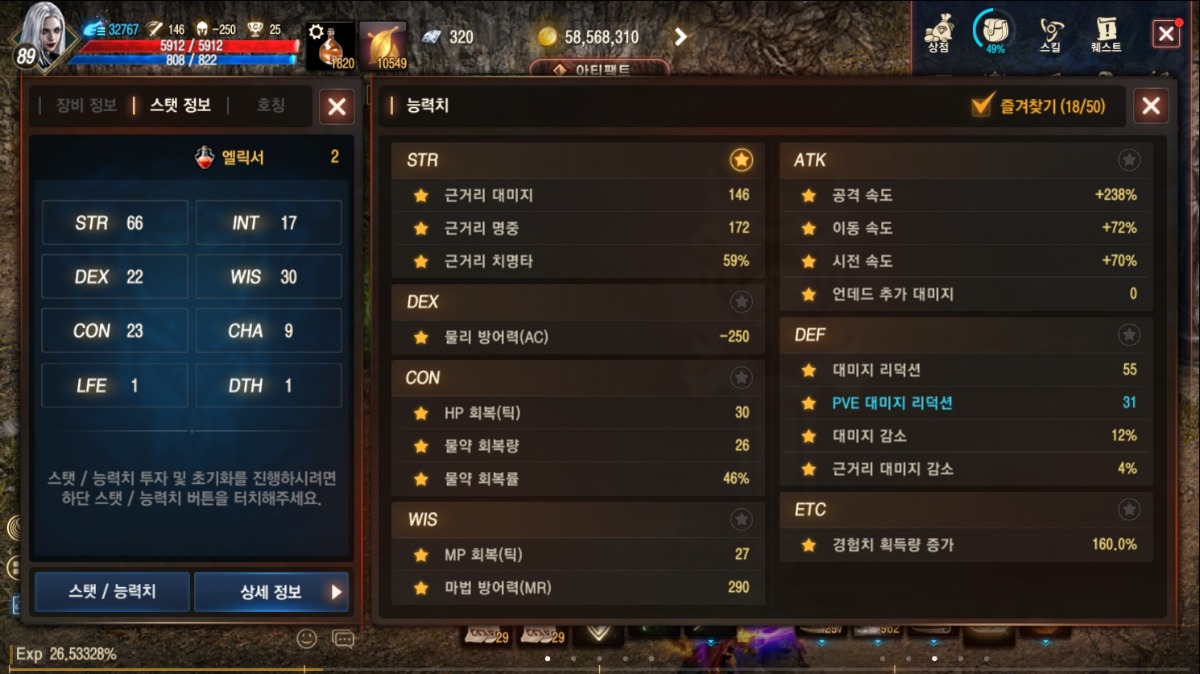The height and width of the screenshot is (674, 1200).
Task: Open the 상점 shop icon
Action: (x=938, y=34)
